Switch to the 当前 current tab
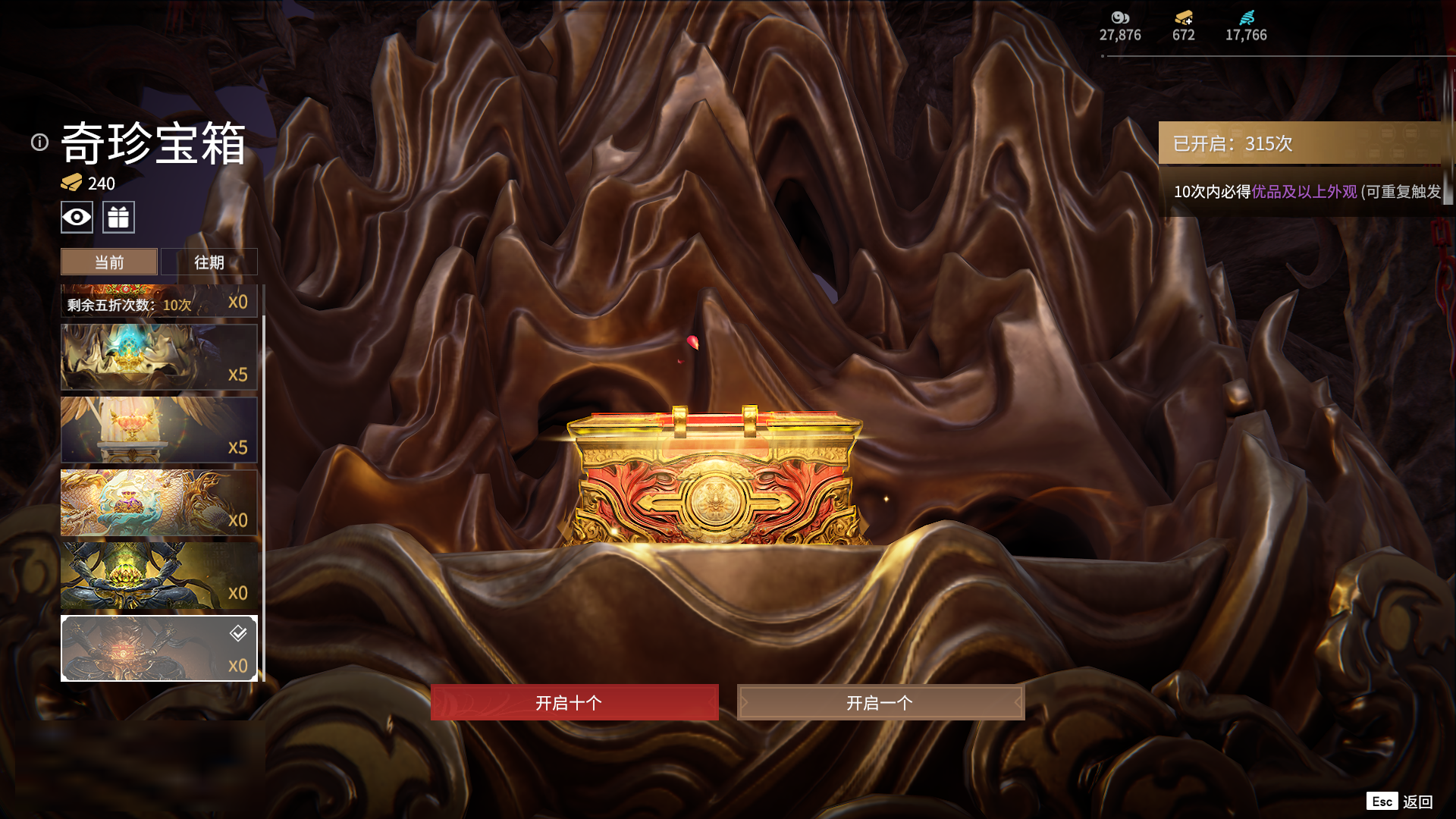 click(109, 262)
